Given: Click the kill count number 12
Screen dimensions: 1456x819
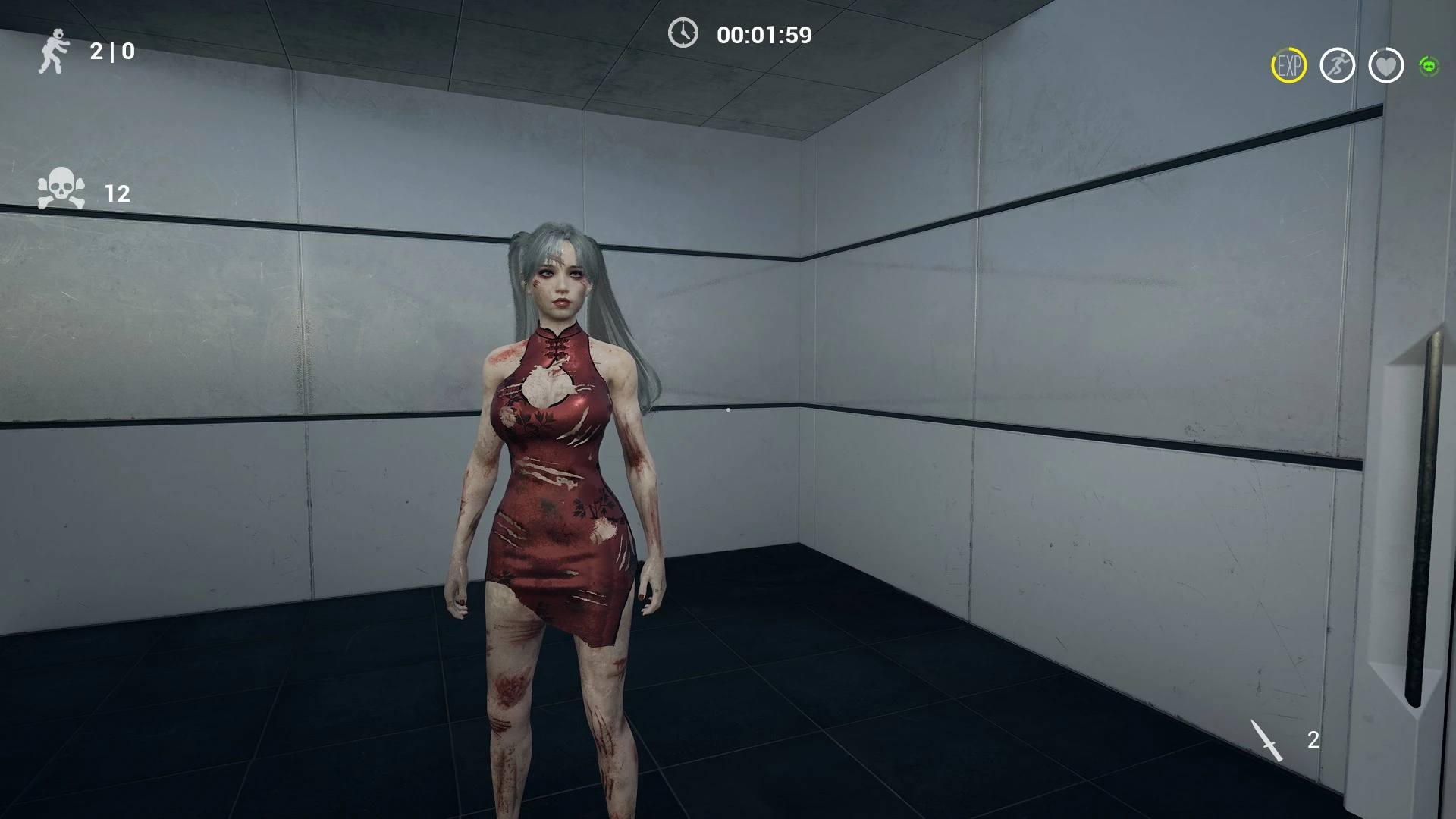Looking at the screenshot, I should (x=118, y=193).
